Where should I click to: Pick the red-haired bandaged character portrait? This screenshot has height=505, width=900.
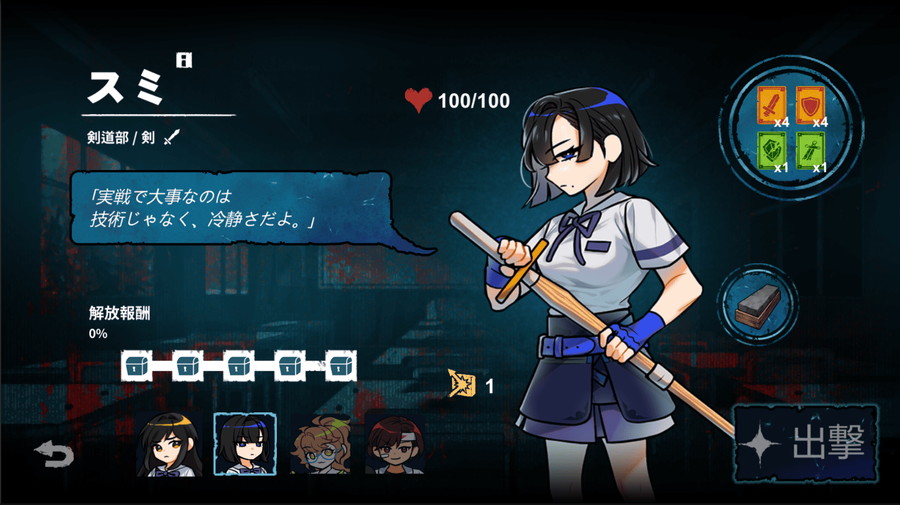coord(394,445)
